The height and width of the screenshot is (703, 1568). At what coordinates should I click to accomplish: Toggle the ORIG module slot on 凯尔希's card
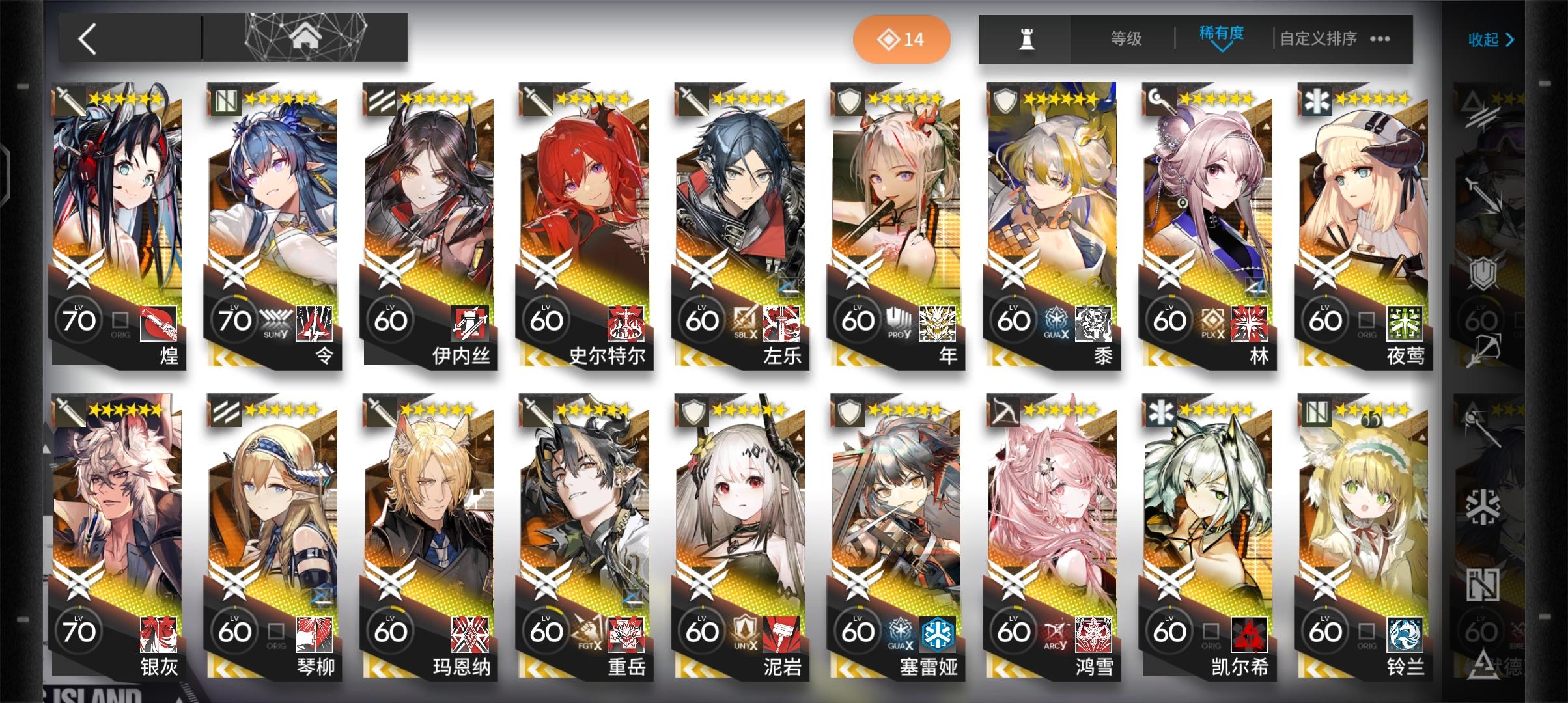point(1212,631)
